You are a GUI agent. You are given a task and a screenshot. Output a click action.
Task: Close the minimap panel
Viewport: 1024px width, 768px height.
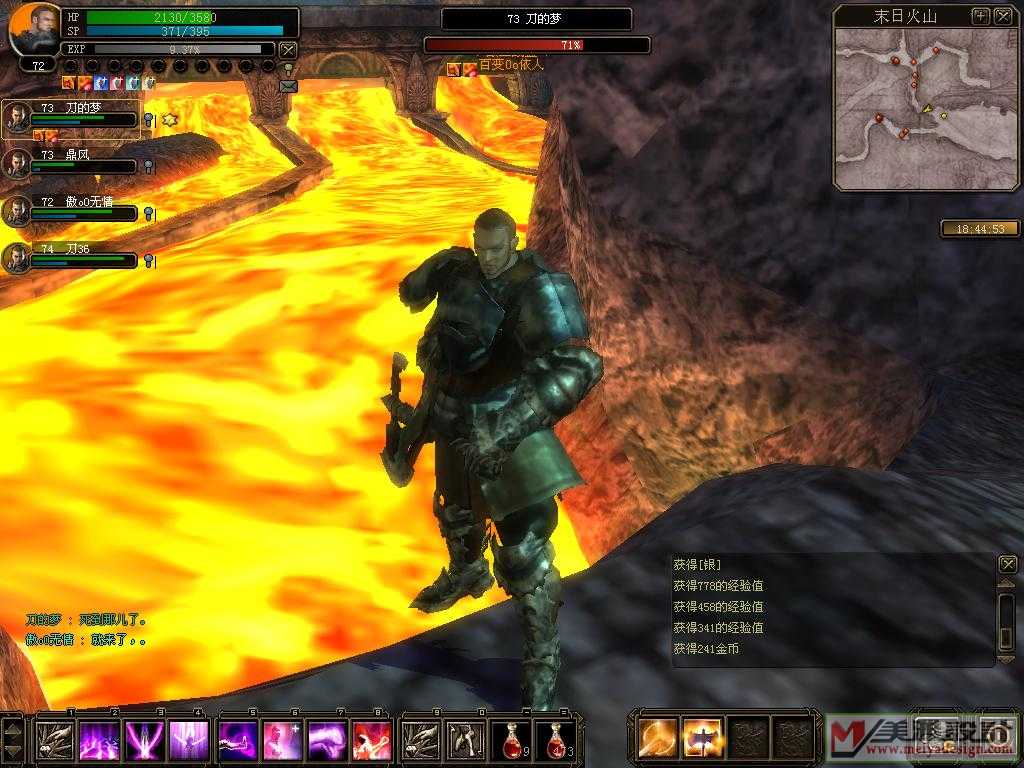tap(1003, 16)
